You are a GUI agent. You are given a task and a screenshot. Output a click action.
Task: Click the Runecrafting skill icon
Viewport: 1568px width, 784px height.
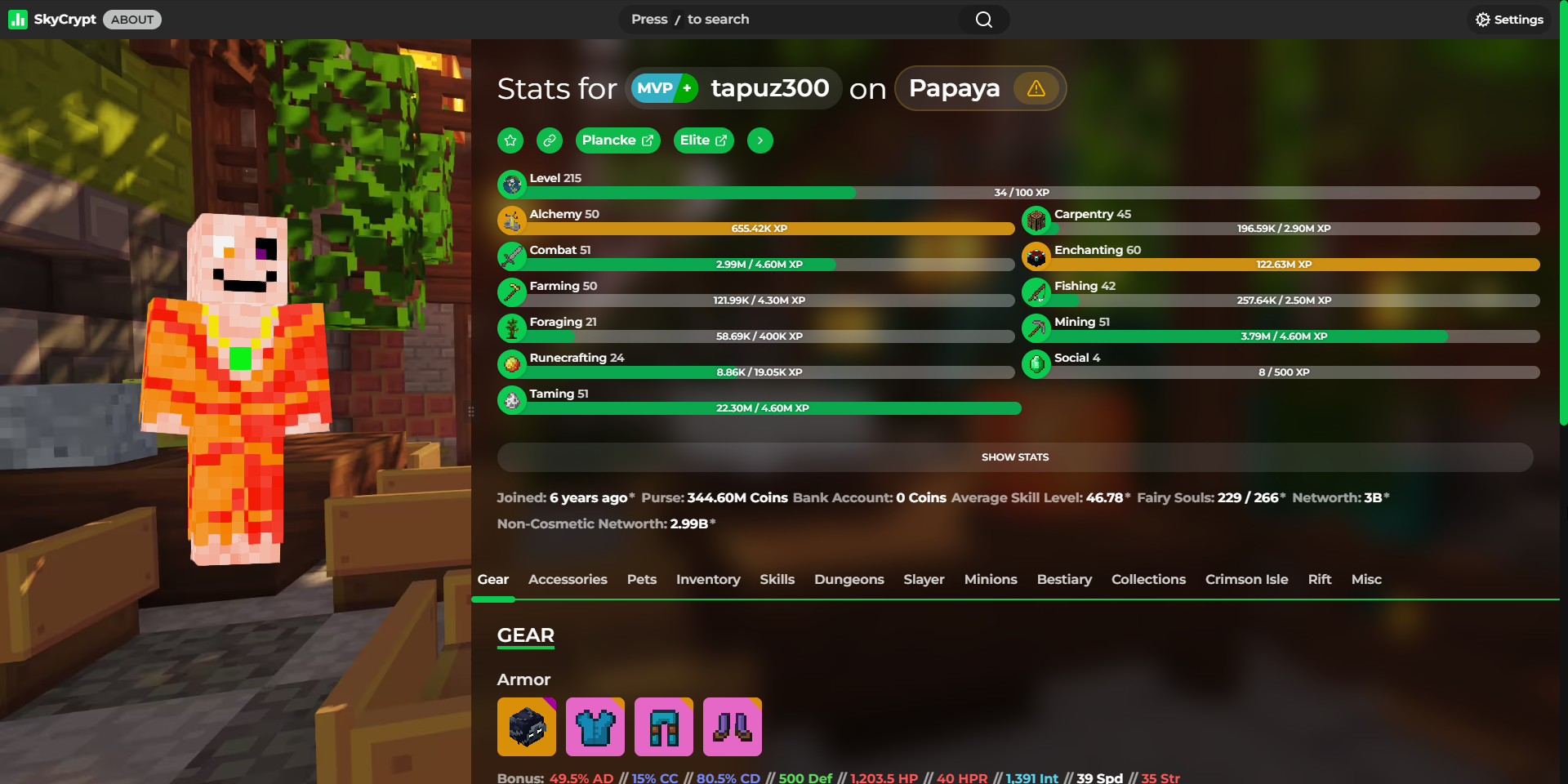(x=512, y=363)
